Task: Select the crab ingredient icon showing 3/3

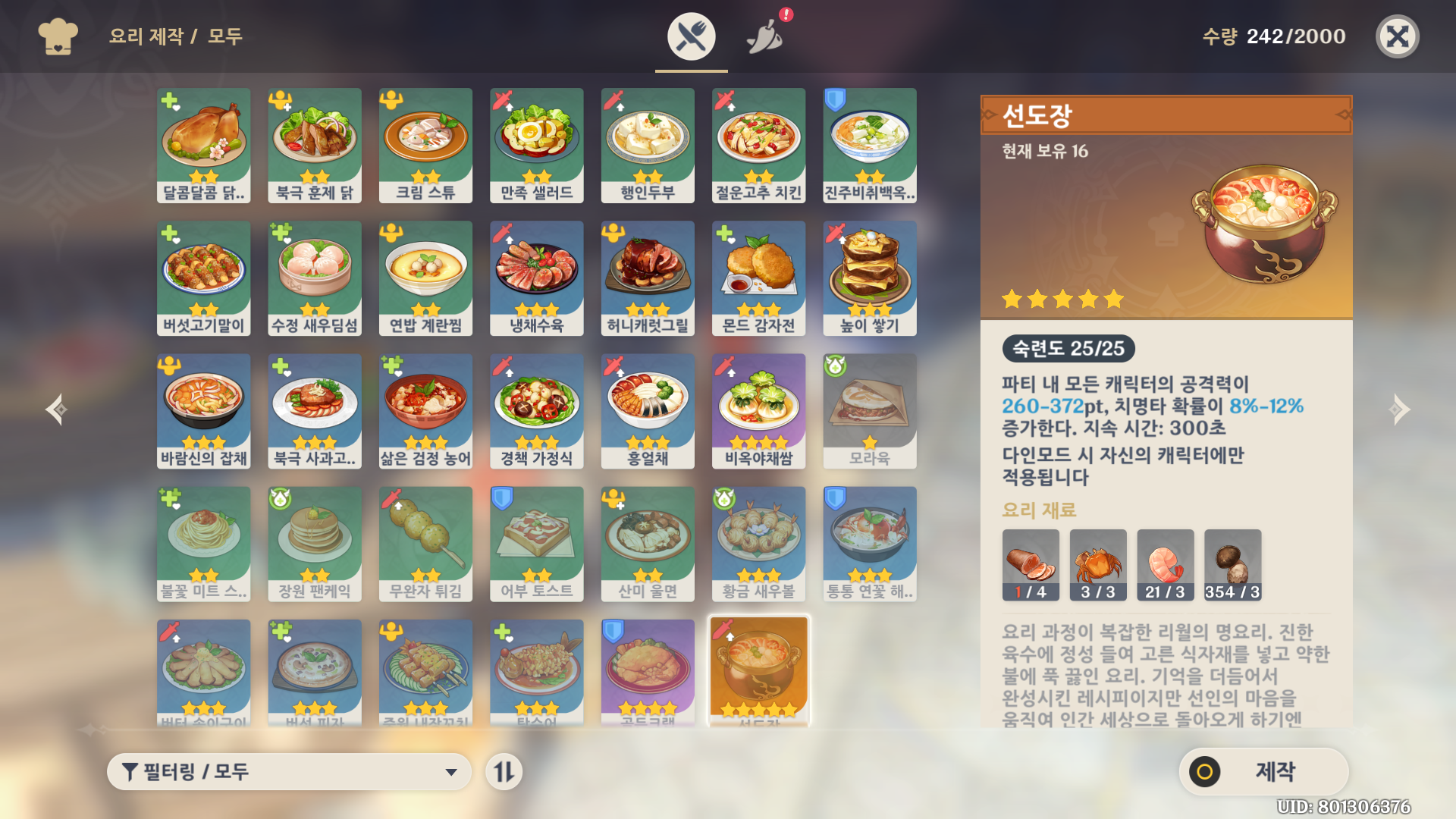Action: pyautogui.click(x=1098, y=564)
